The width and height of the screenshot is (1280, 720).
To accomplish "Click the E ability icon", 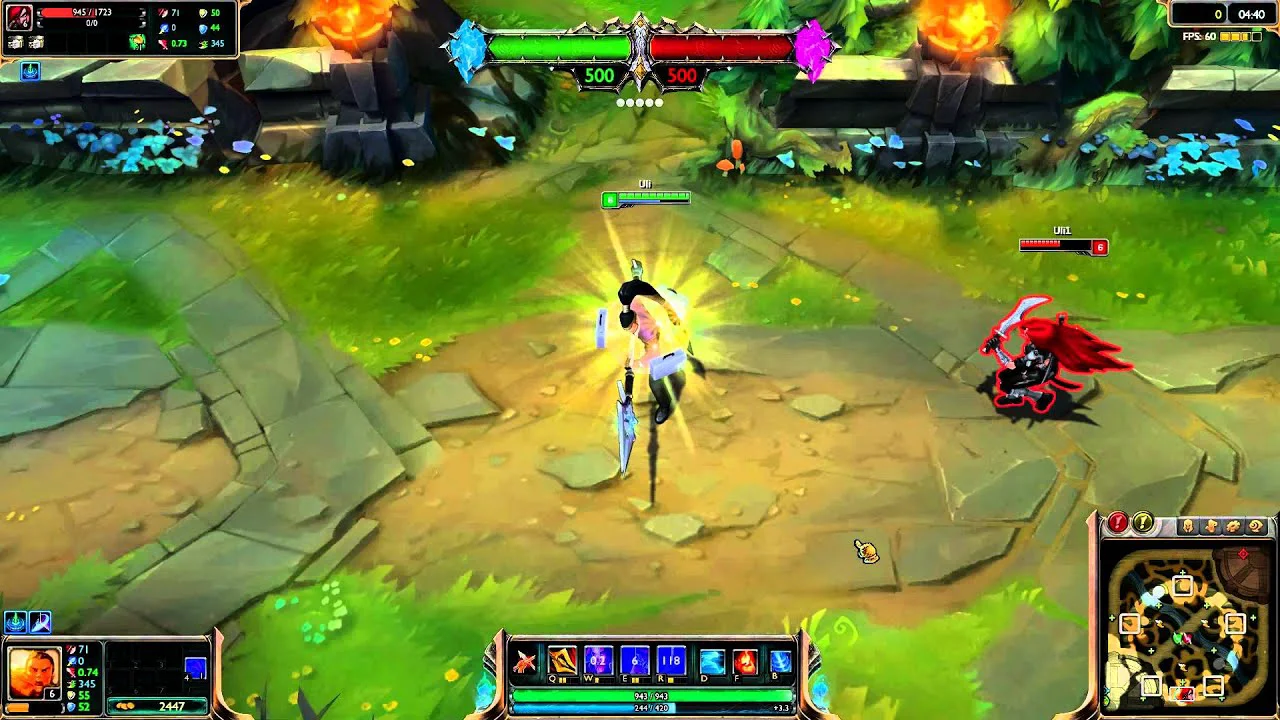I will point(635,661).
